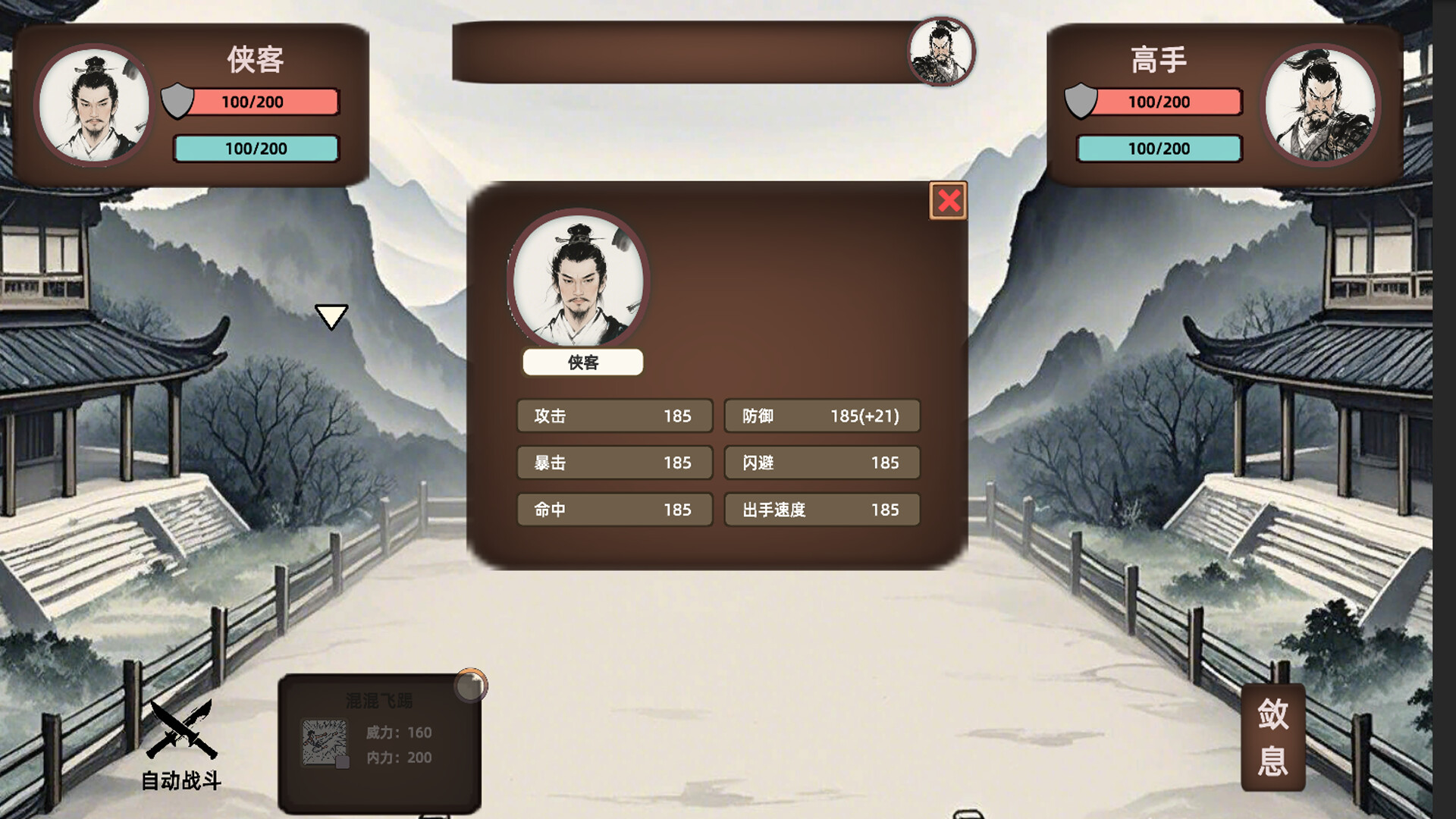Click the blue energy bar of 侠客
This screenshot has height=819, width=1456.
[256, 149]
